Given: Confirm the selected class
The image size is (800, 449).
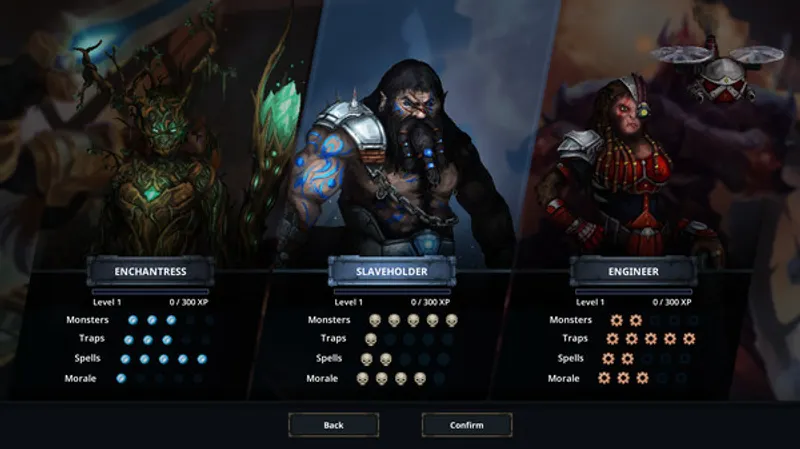Looking at the screenshot, I should [466, 425].
